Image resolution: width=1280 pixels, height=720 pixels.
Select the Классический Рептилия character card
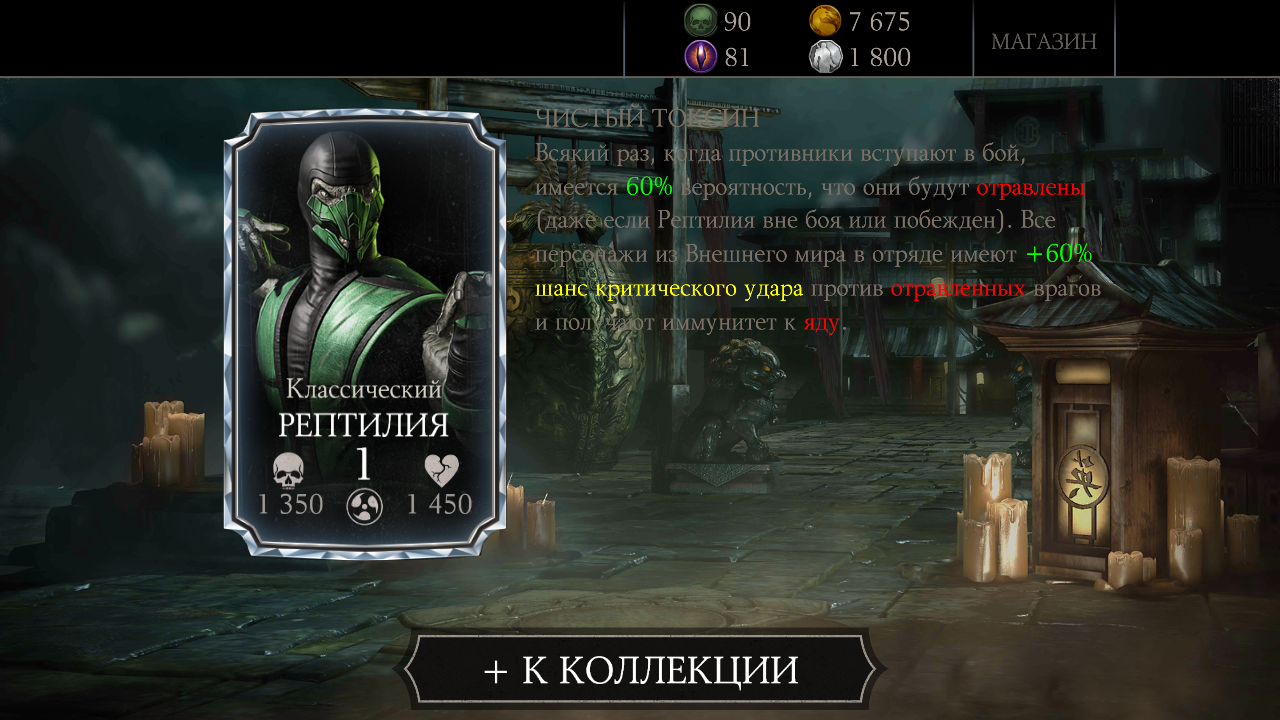[364, 333]
